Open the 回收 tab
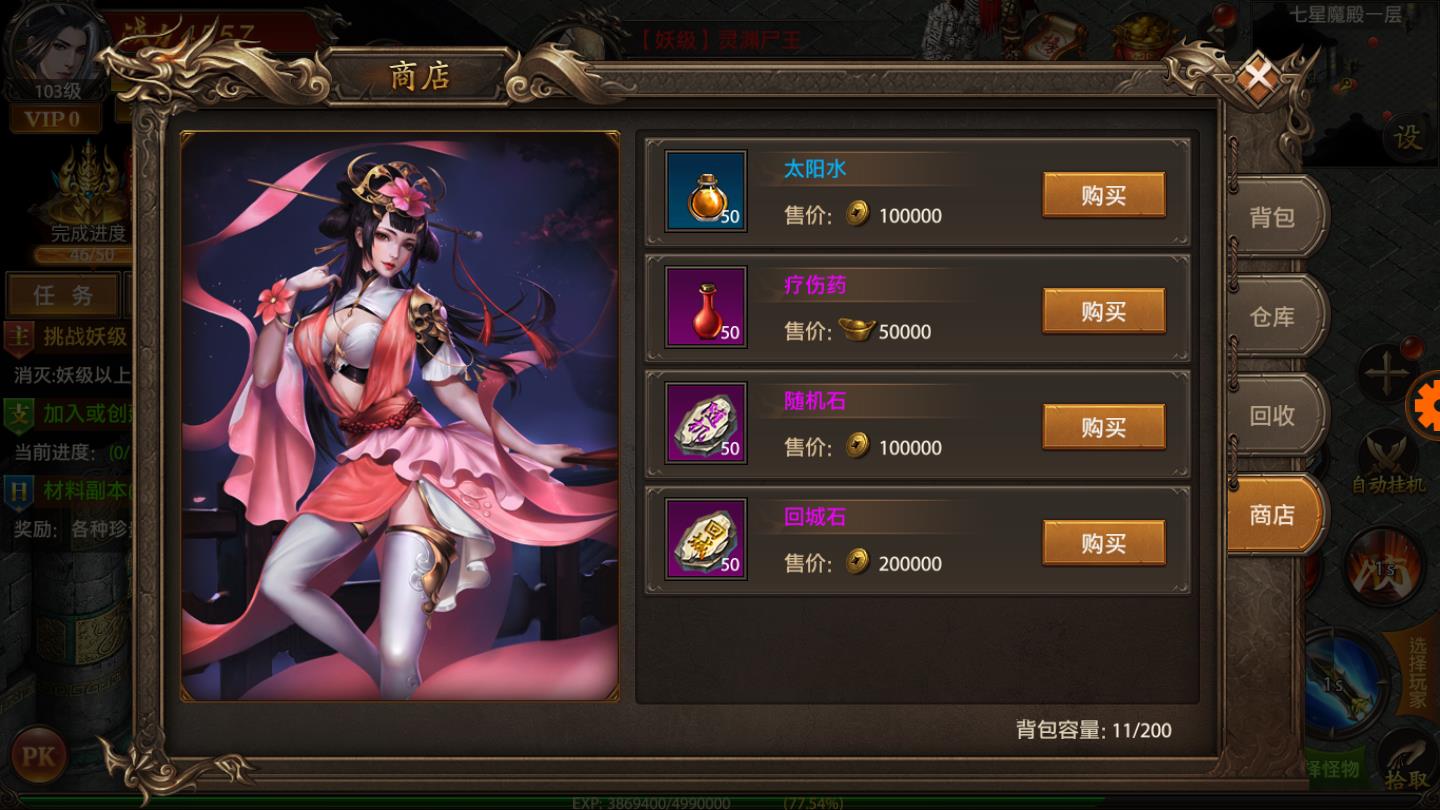This screenshot has width=1440, height=810. (1272, 416)
